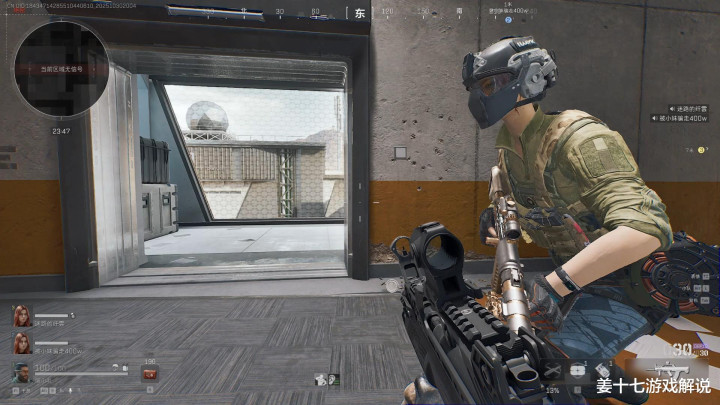Viewport: 720px width, 405px height.
Task: Select the throwable gadget slot
Action: point(602,371)
